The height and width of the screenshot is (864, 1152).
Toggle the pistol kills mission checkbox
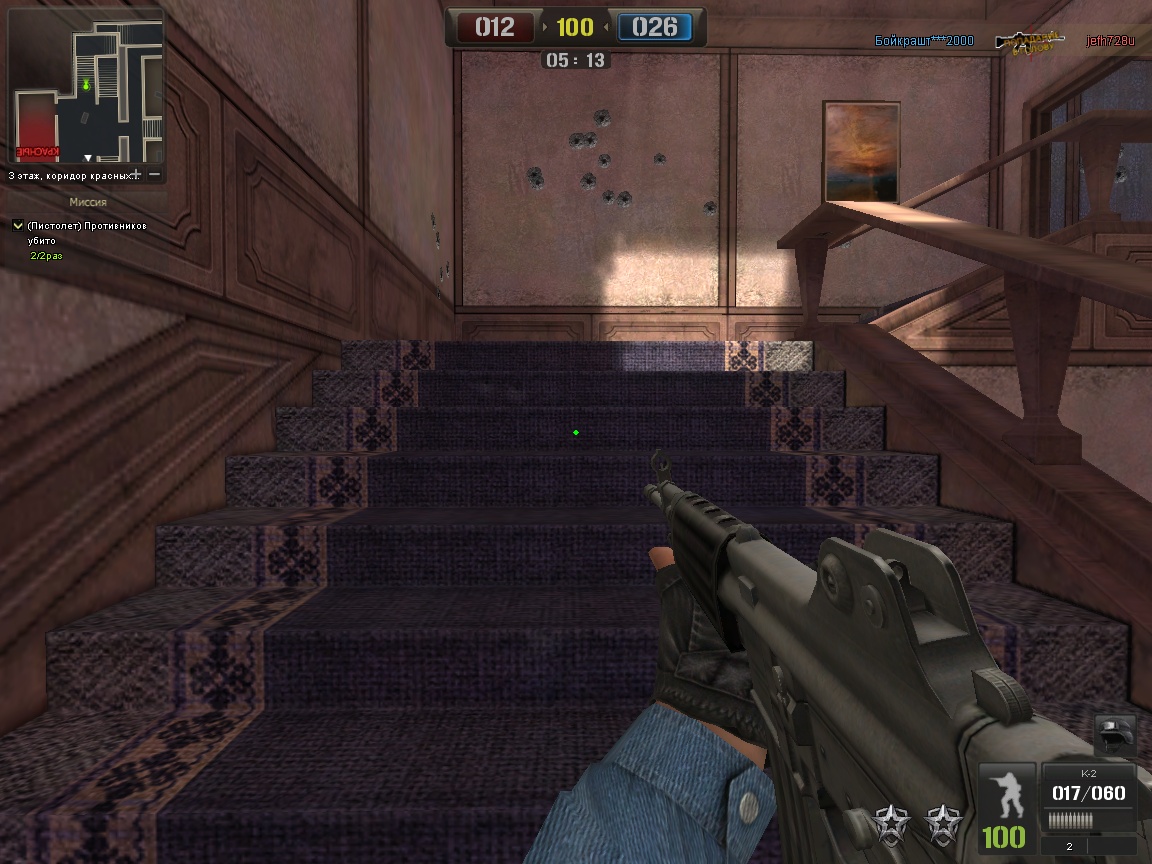pyautogui.click(x=17, y=226)
